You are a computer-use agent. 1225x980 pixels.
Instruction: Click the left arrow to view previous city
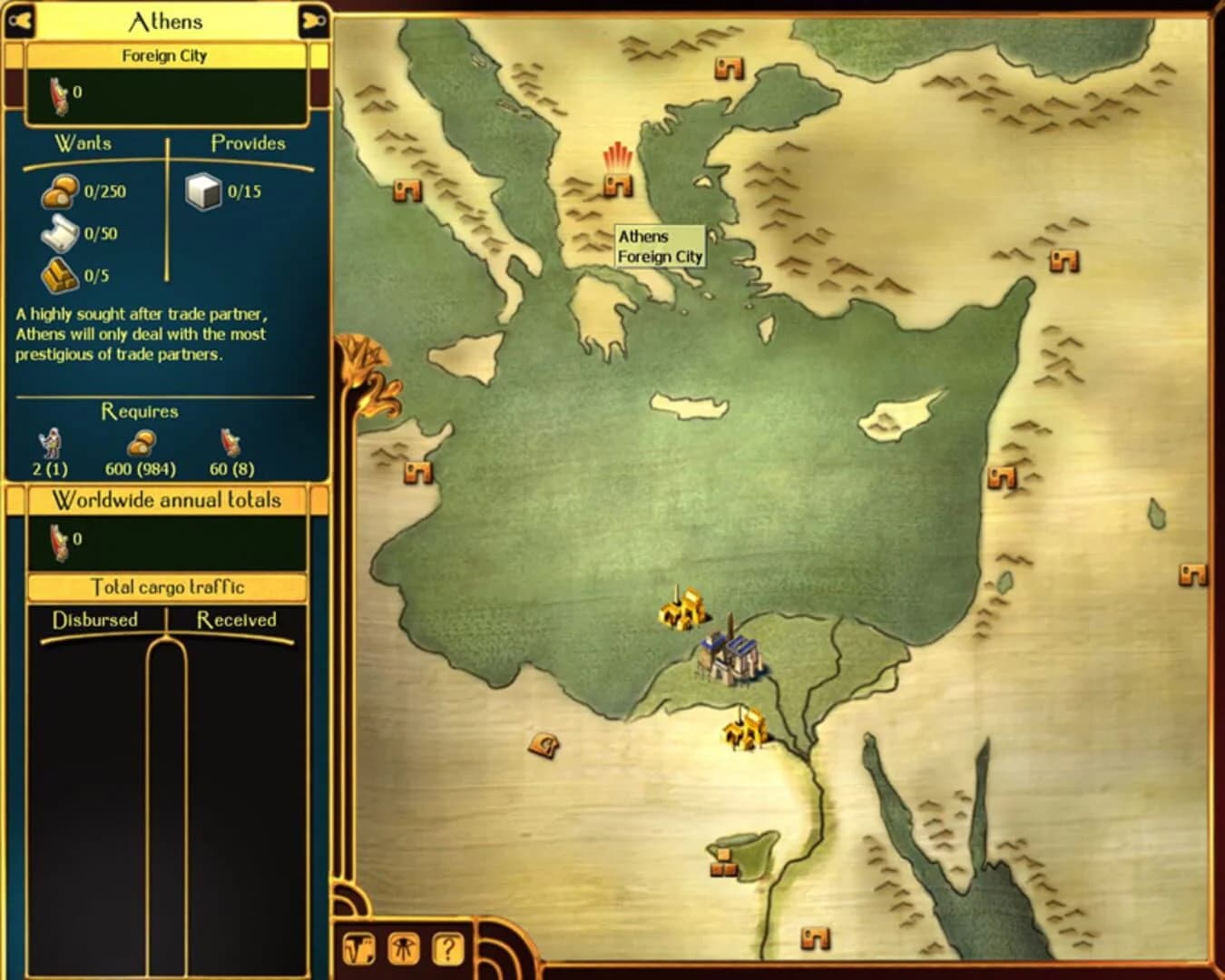coord(21,20)
